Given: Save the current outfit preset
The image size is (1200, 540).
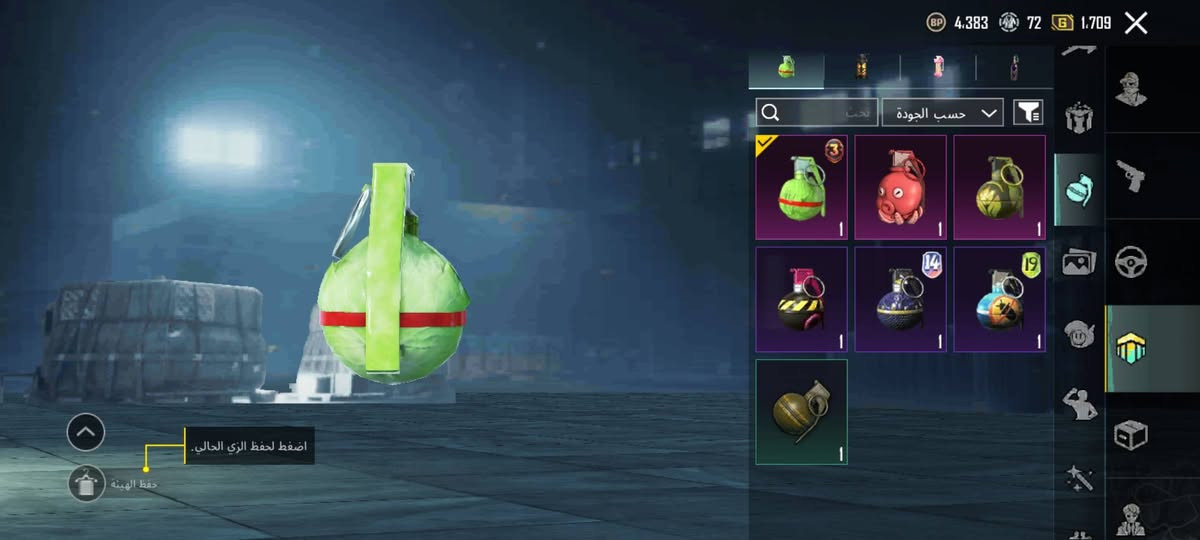Looking at the screenshot, I should 87,484.
